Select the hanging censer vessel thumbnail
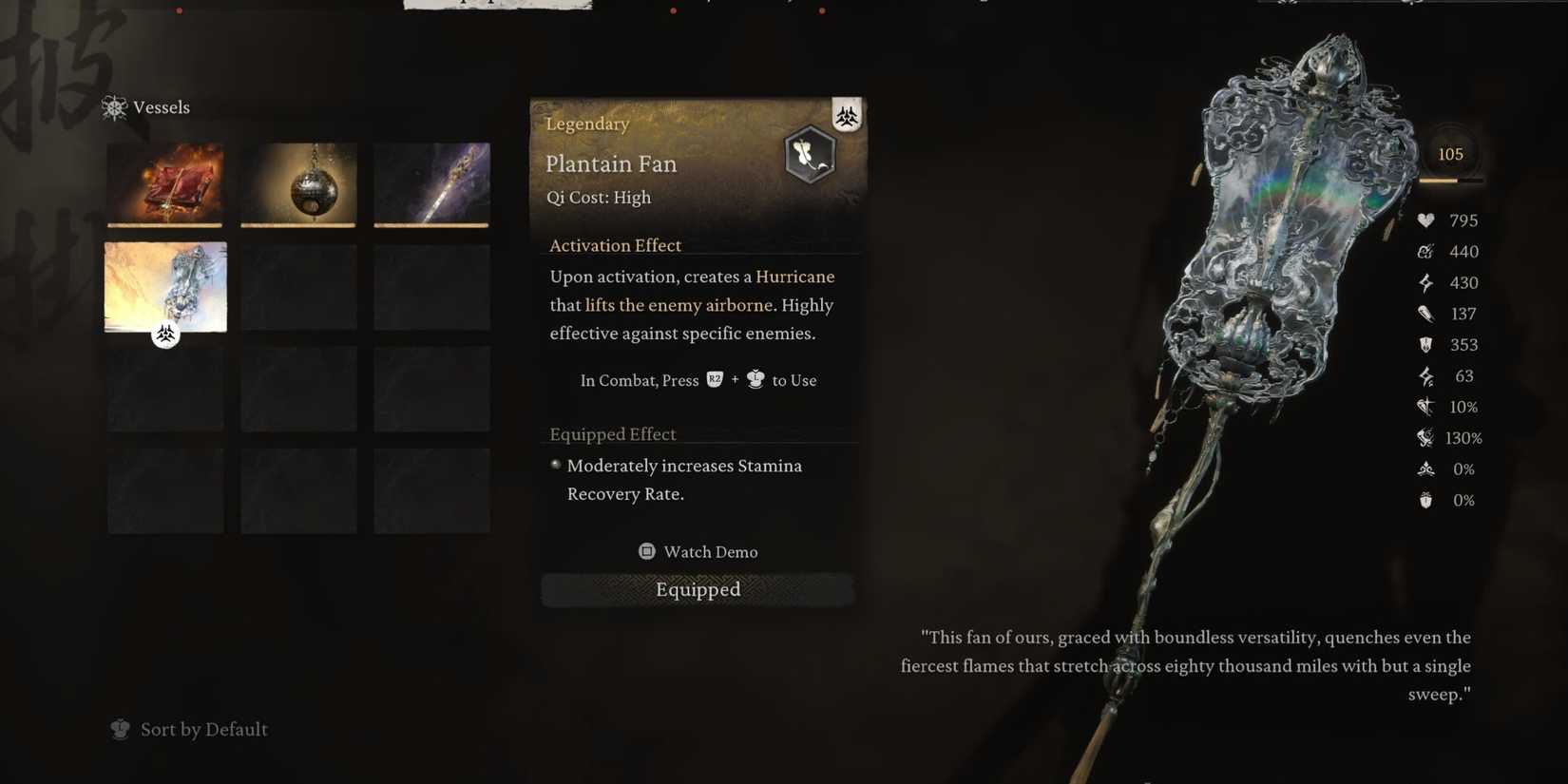Screen dimensions: 1568x784 pos(297,183)
